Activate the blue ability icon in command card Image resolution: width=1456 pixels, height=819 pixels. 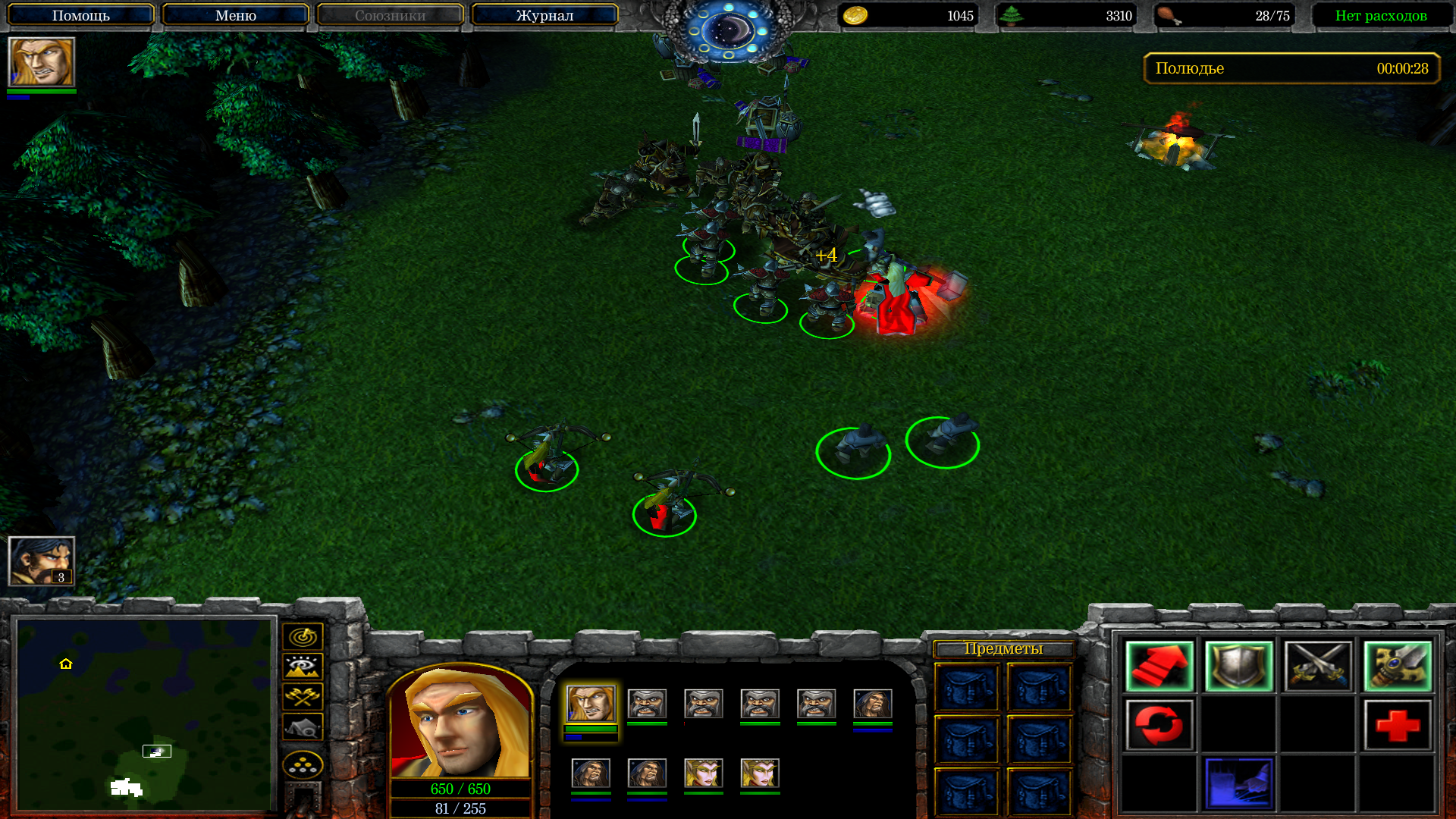click(x=1238, y=783)
